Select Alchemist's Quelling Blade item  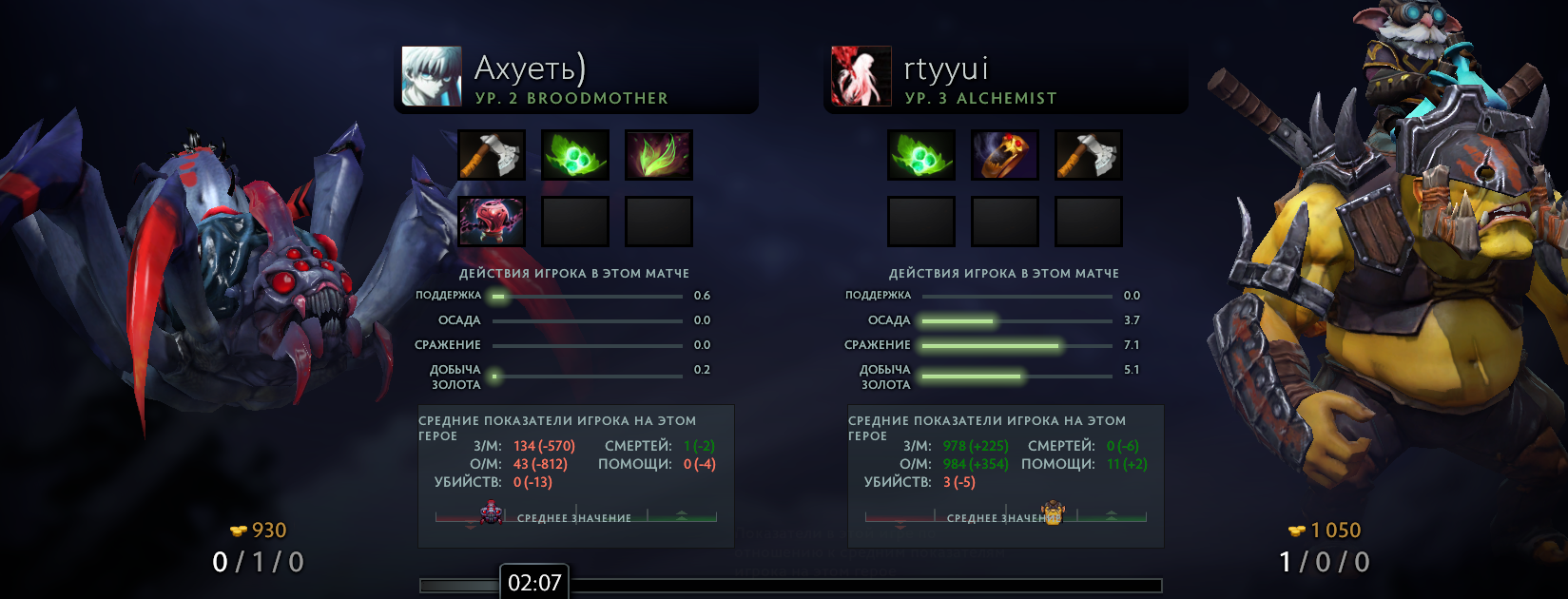1089,155
